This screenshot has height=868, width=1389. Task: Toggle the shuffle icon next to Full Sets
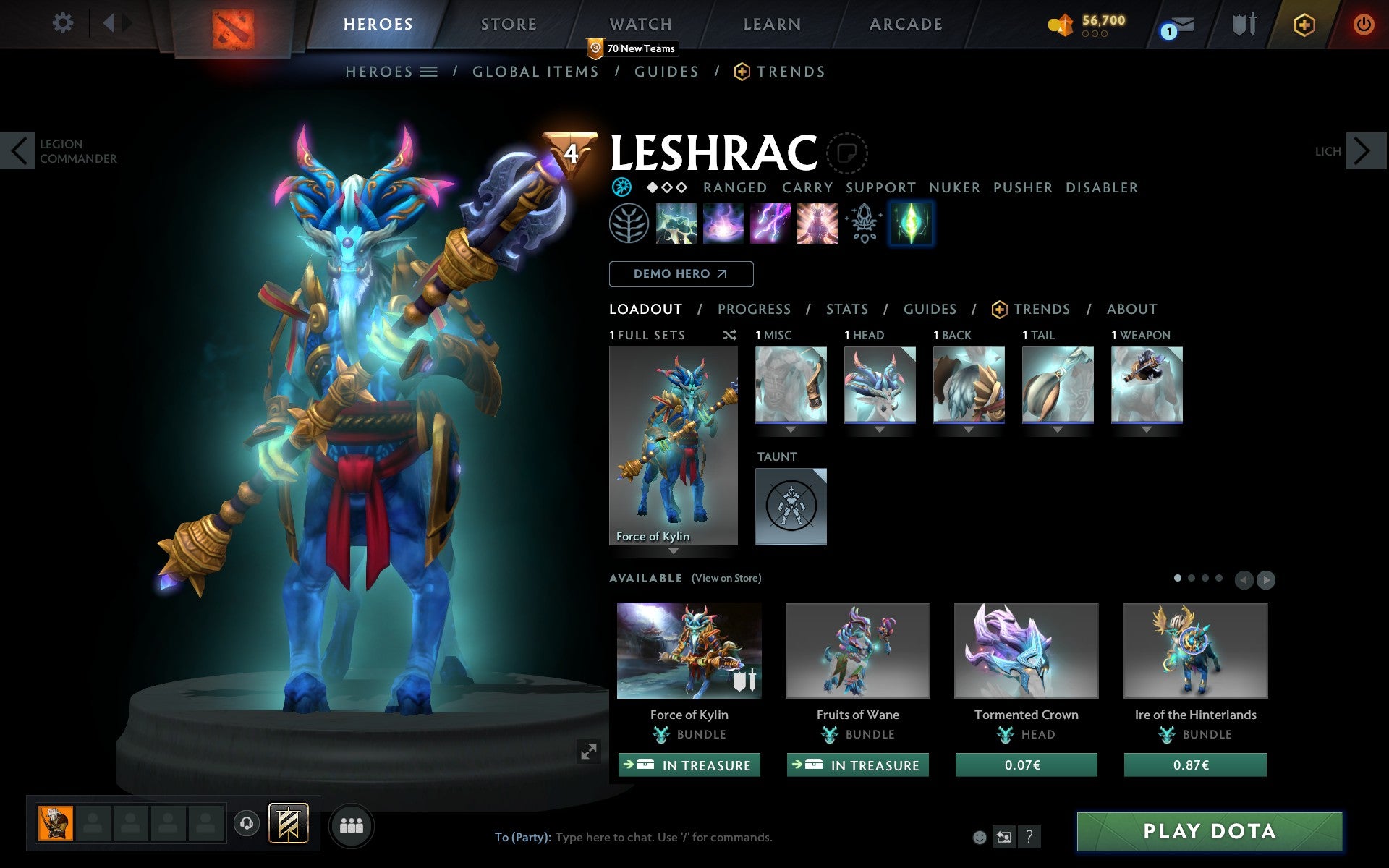point(729,335)
